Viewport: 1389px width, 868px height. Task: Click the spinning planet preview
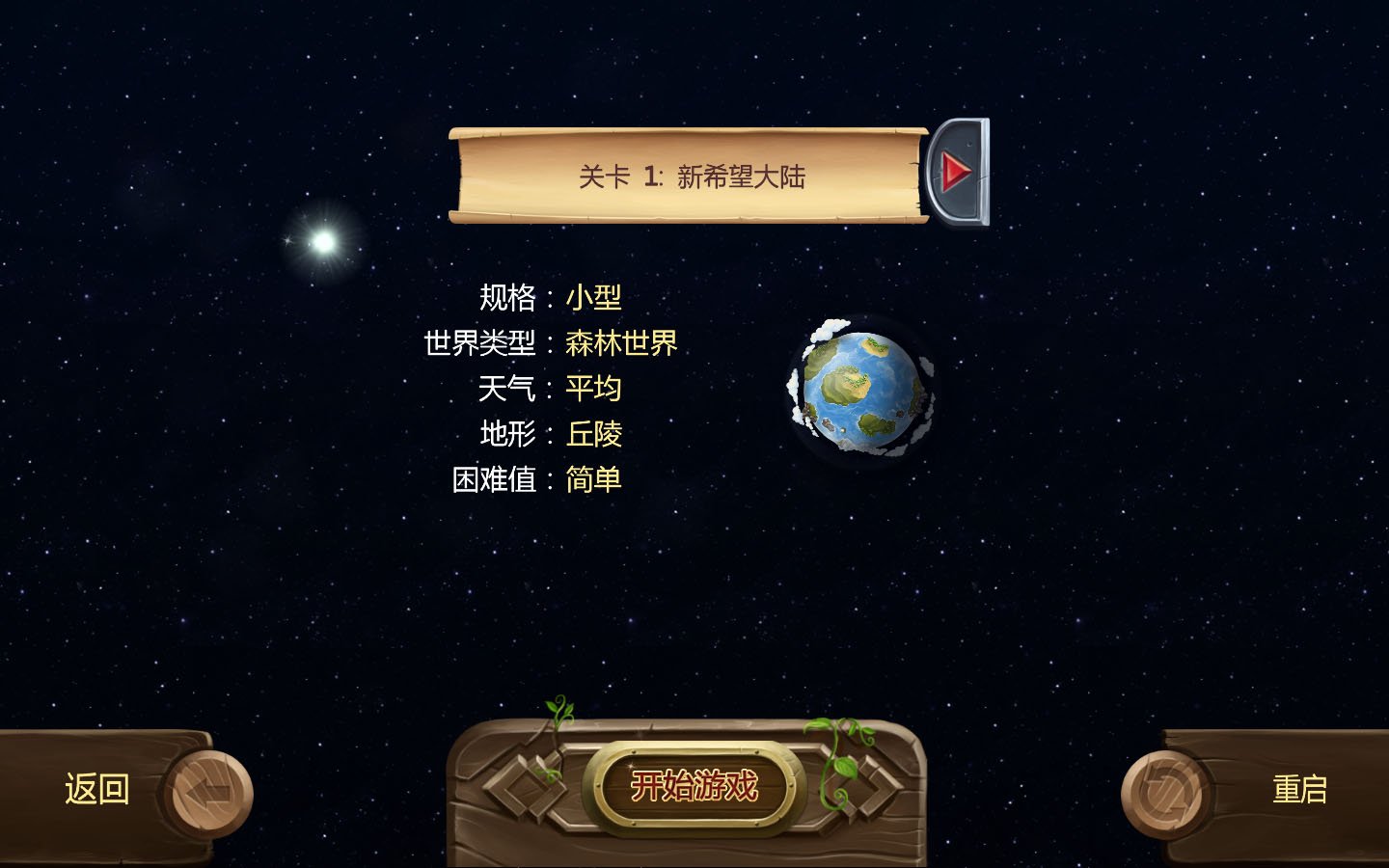click(858, 391)
